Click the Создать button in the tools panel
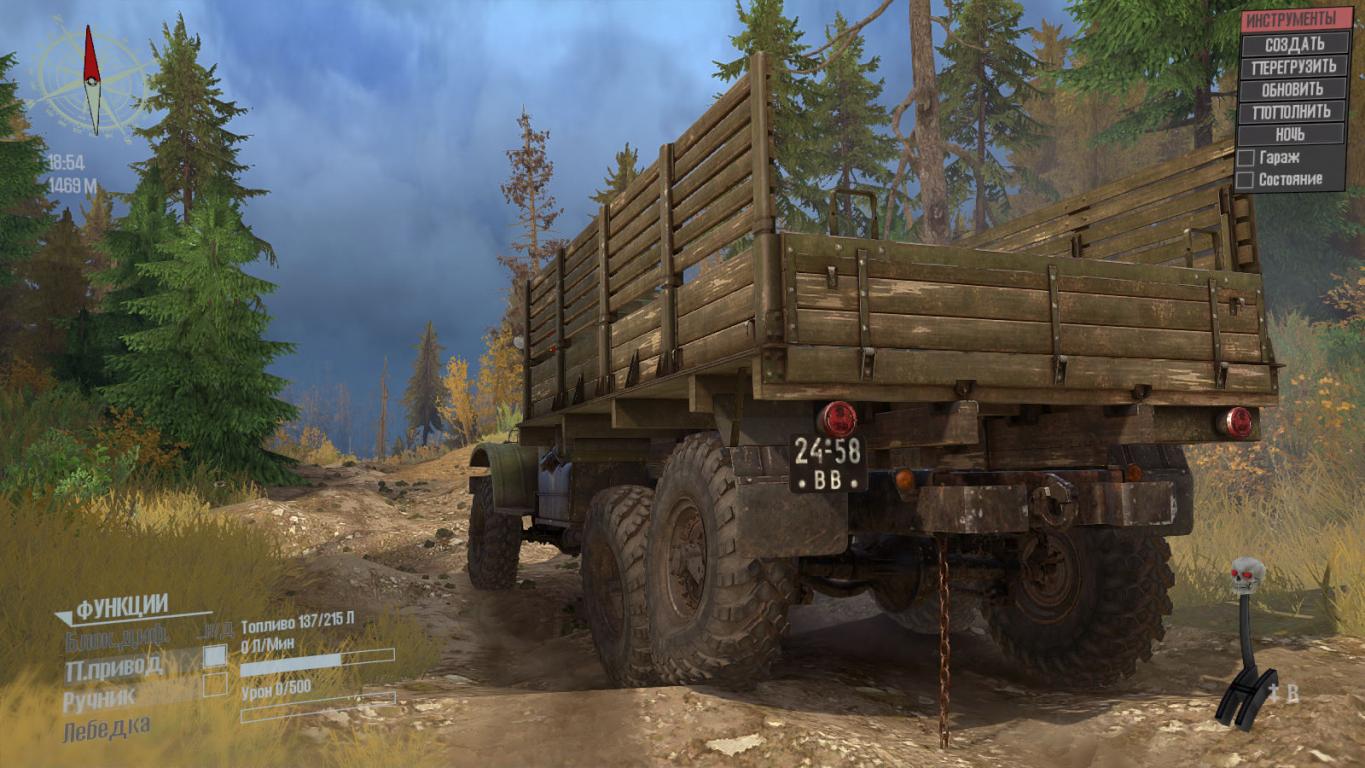This screenshot has height=768, width=1365. click(x=1294, y=44)
